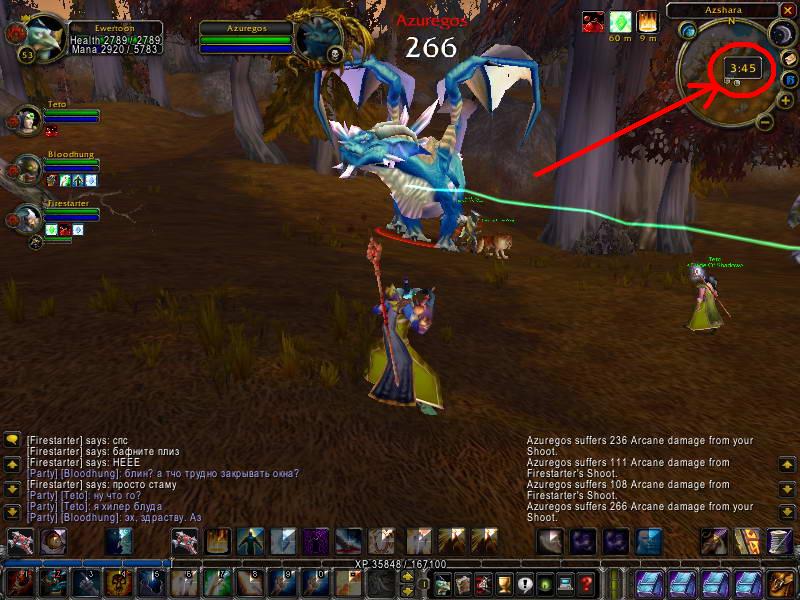Image resolution: width=800 pixels, height=600 pixels.
Task: Select party member Teto's portrait
Action: coord(25,119)
